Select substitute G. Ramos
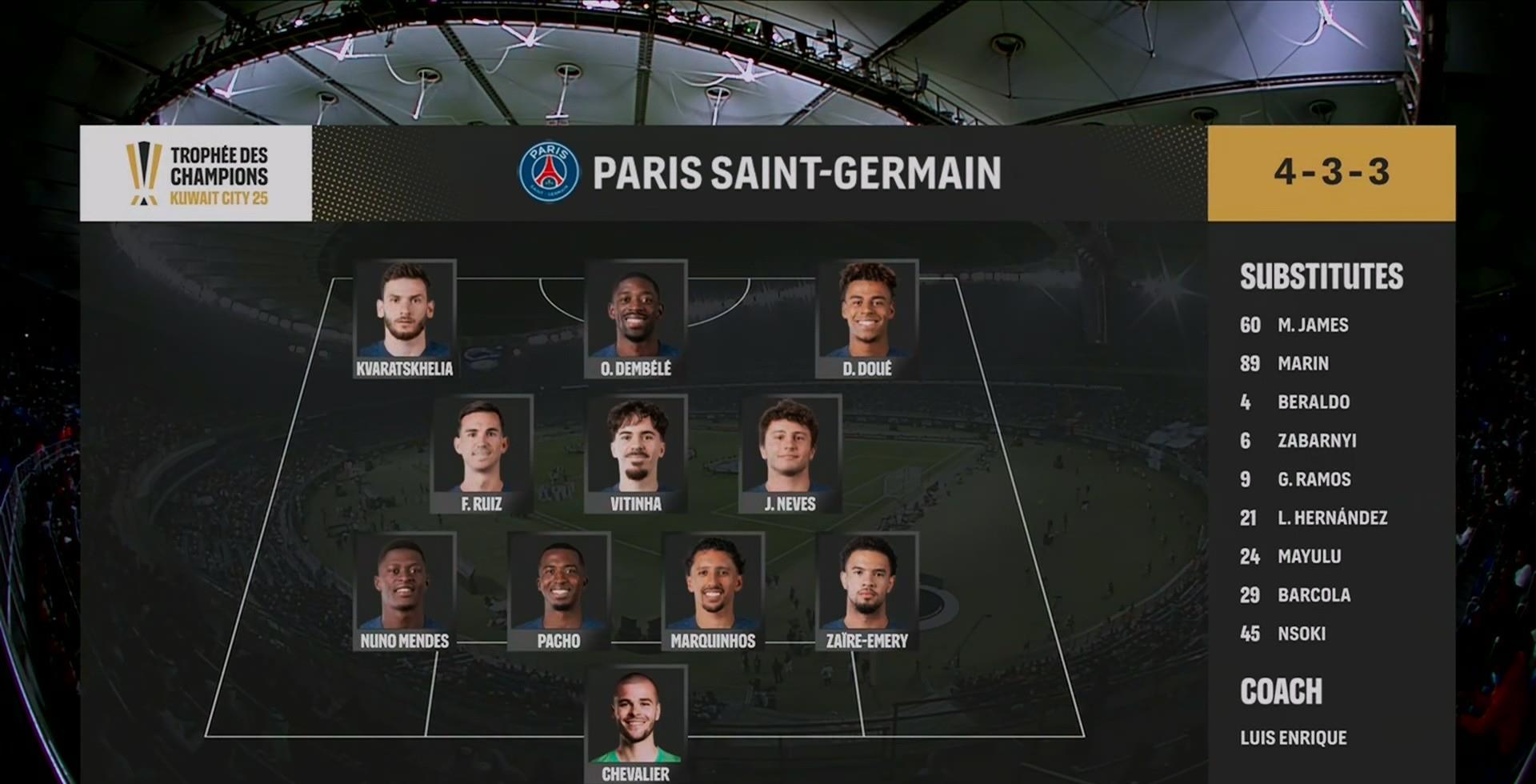The width and height of the screenshot is (1536, 784). (x=1314, y=479)
